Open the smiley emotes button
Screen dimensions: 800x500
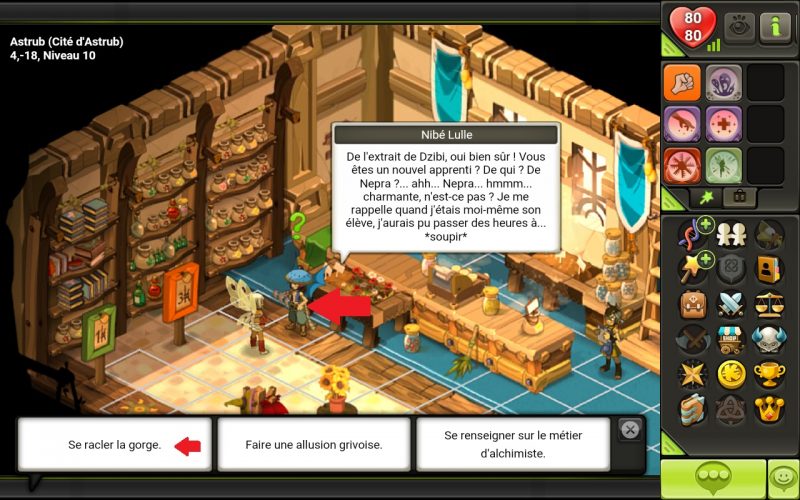tap(783, 479)
